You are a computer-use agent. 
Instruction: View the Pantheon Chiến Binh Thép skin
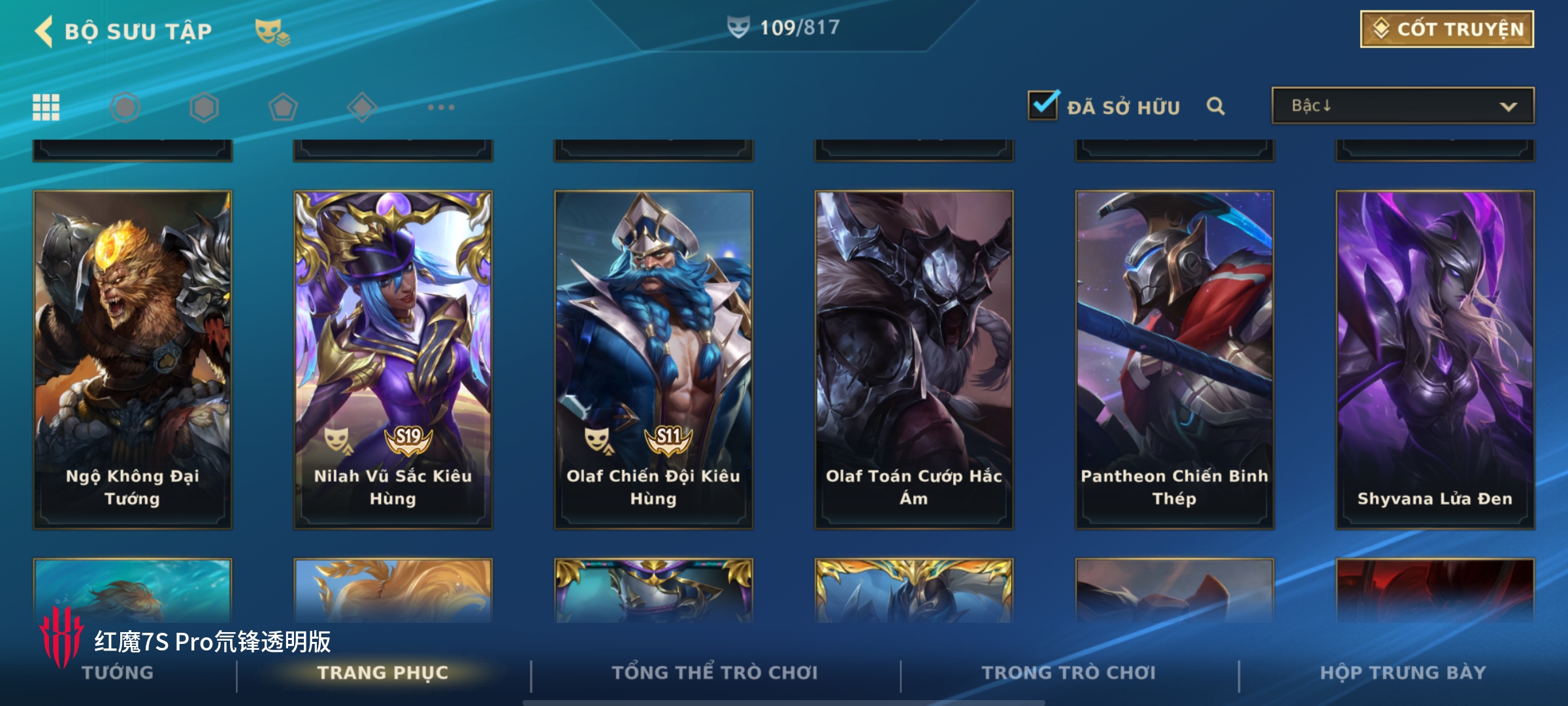click(x=1174, y=360)
